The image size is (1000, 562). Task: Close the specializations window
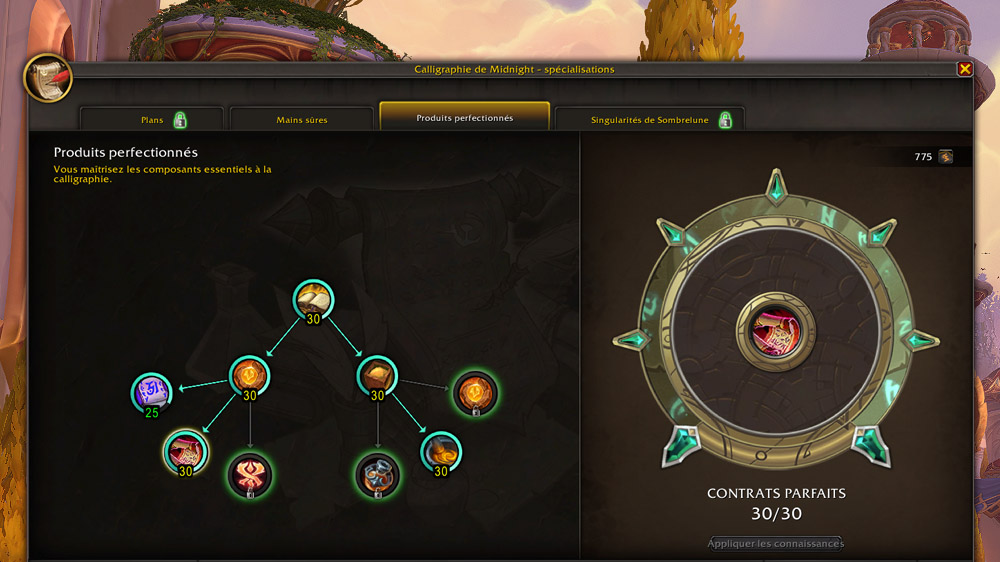[x=965, y=69]
